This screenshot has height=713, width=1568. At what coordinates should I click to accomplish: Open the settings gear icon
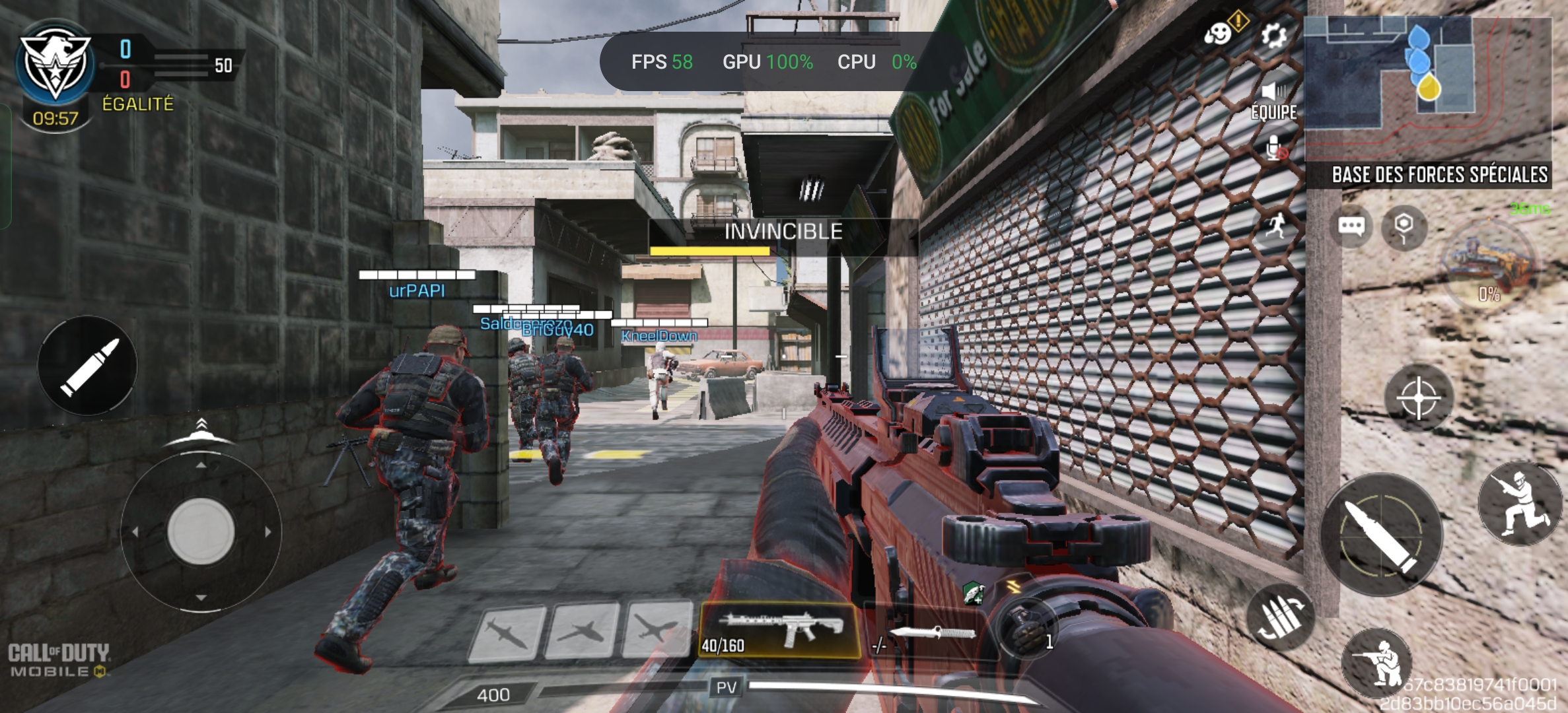point(1273,35)
